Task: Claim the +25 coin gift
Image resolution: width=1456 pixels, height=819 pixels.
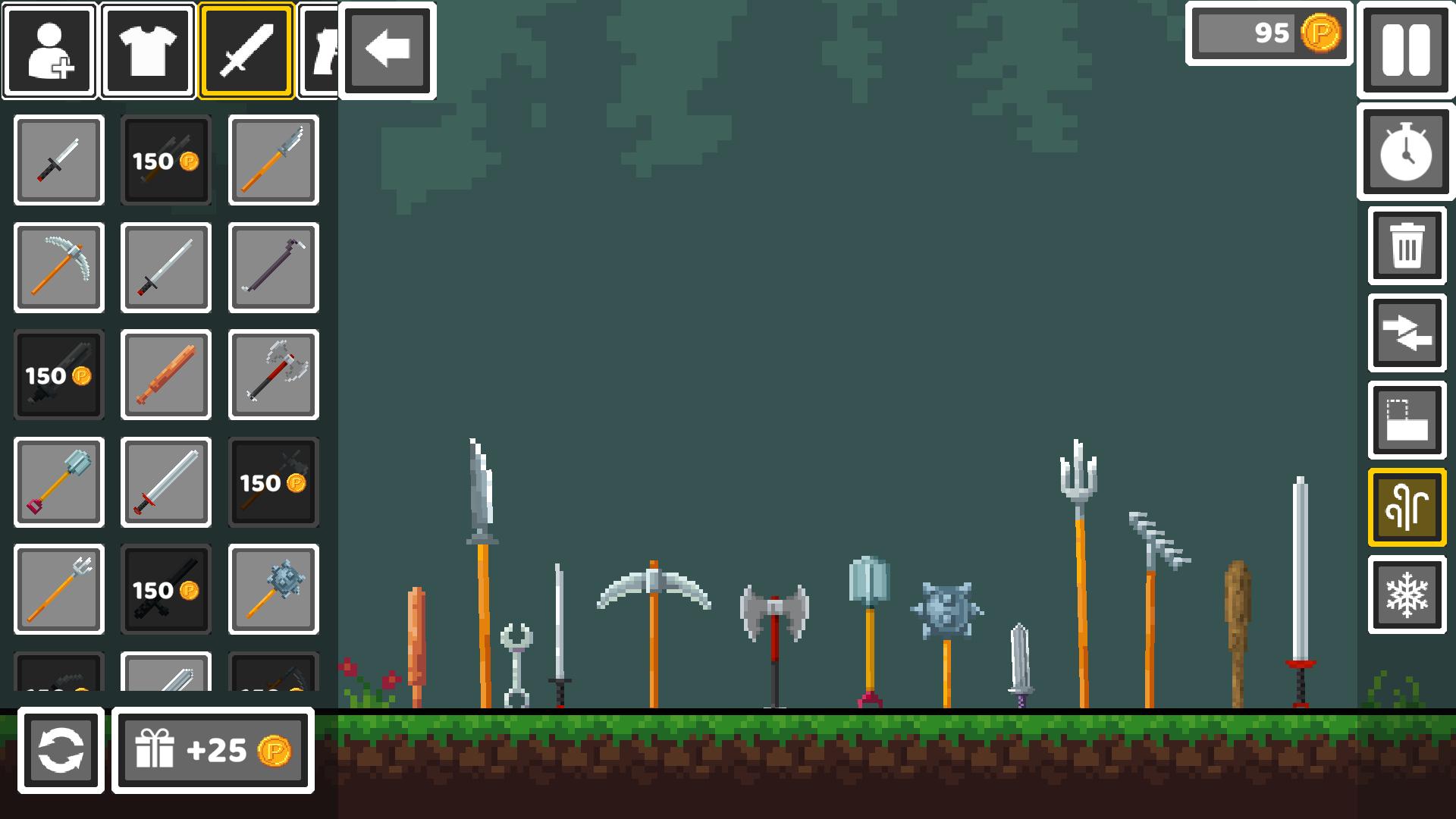Action: coord(212,752)
